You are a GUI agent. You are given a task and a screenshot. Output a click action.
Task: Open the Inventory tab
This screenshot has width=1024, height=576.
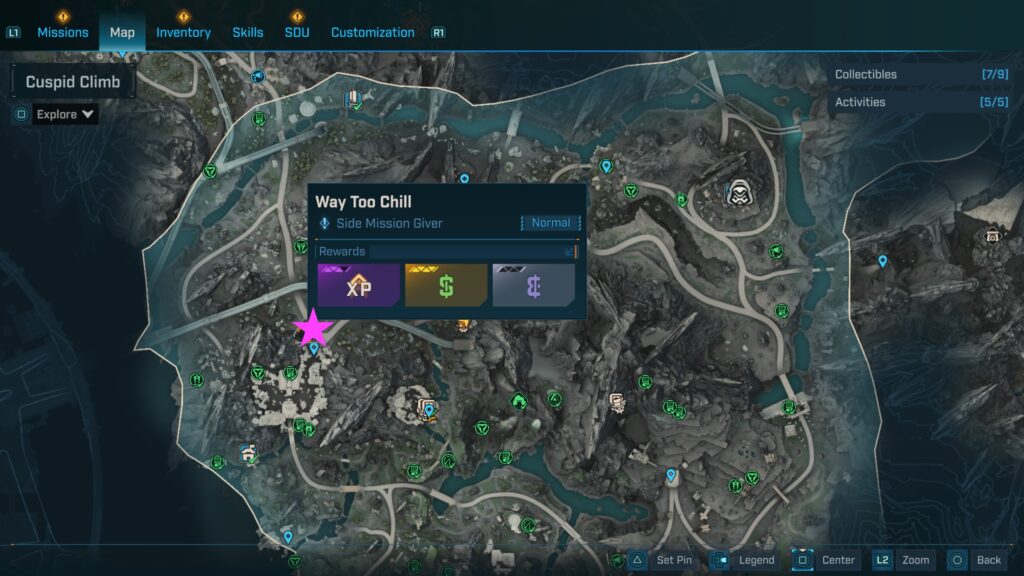[183, 32]
